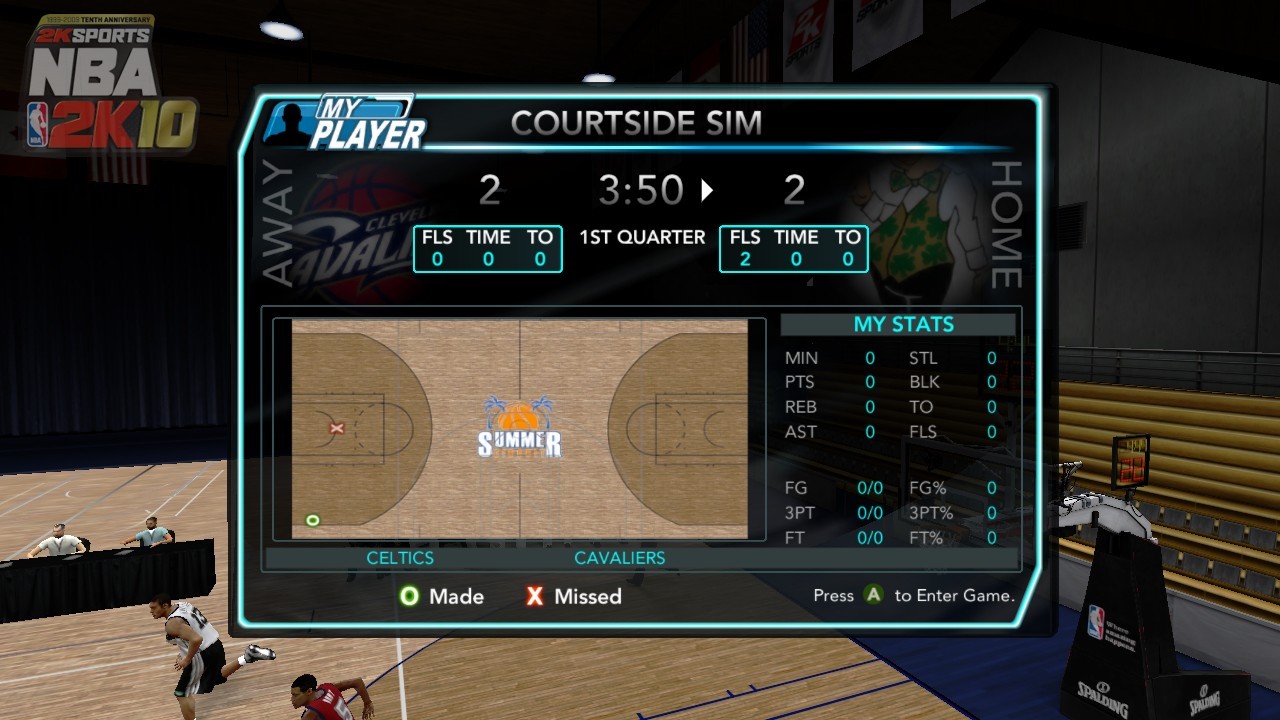Select the green made-shot marker on the court

[x=313, y=520]
